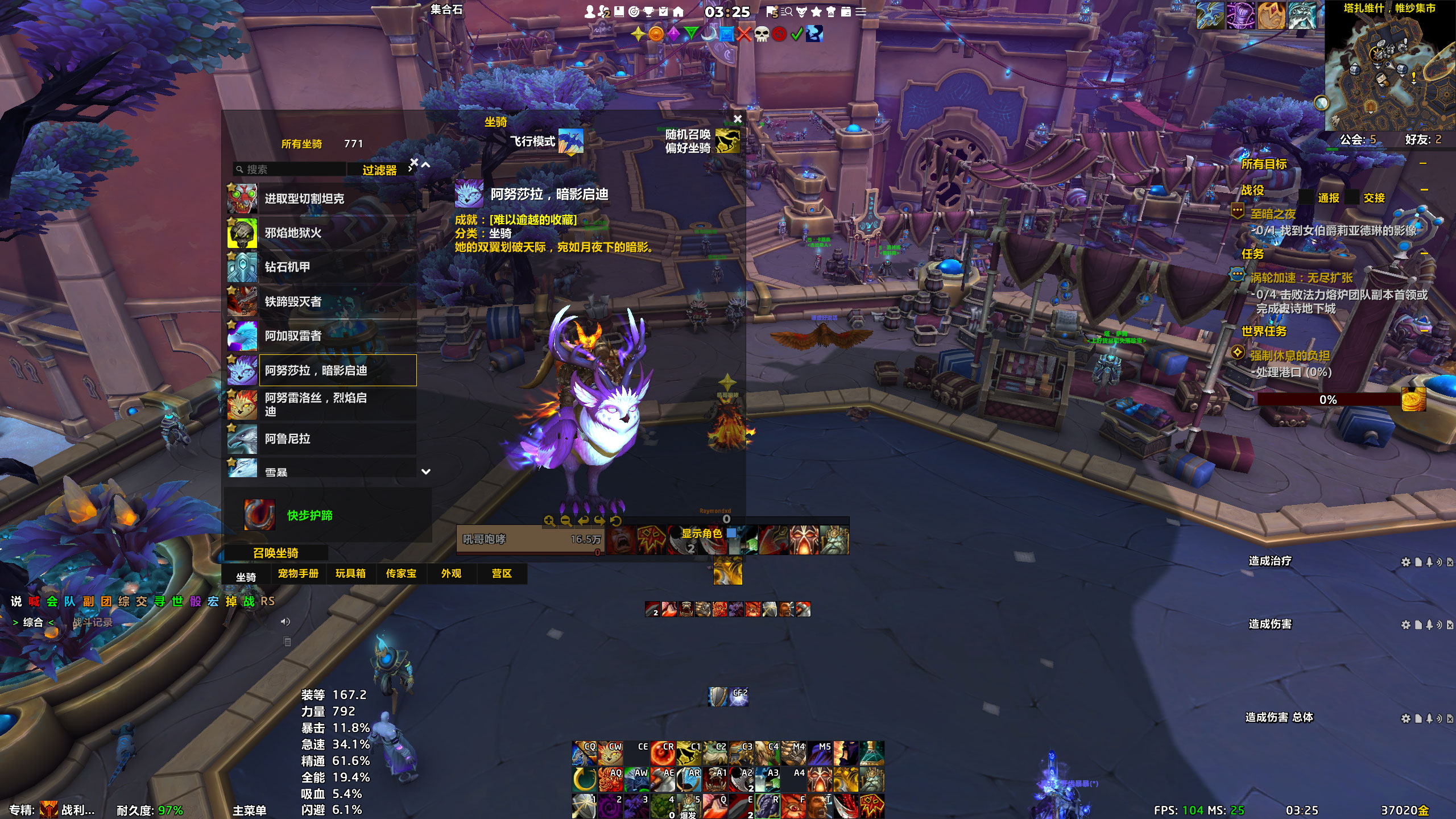Select the 进取型切割坦克 mount

point(321,199)
